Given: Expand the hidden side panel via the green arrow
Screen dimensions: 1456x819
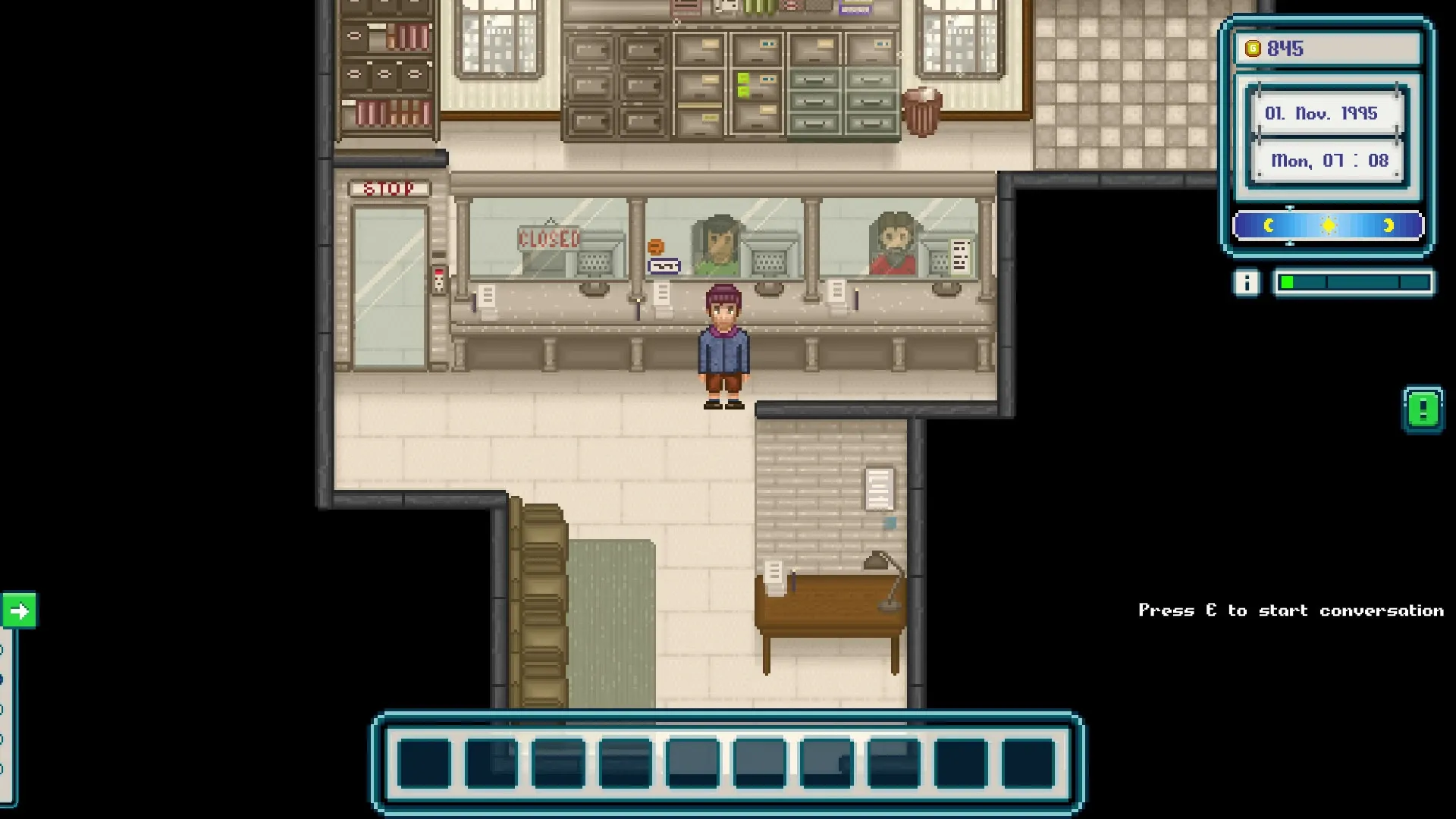Looking at the screenshot, I should pos(20,609).
